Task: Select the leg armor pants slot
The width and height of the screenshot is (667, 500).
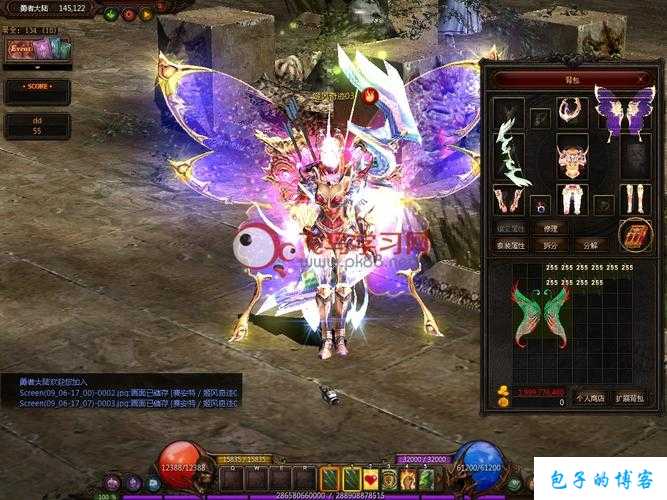Action: 572,199
